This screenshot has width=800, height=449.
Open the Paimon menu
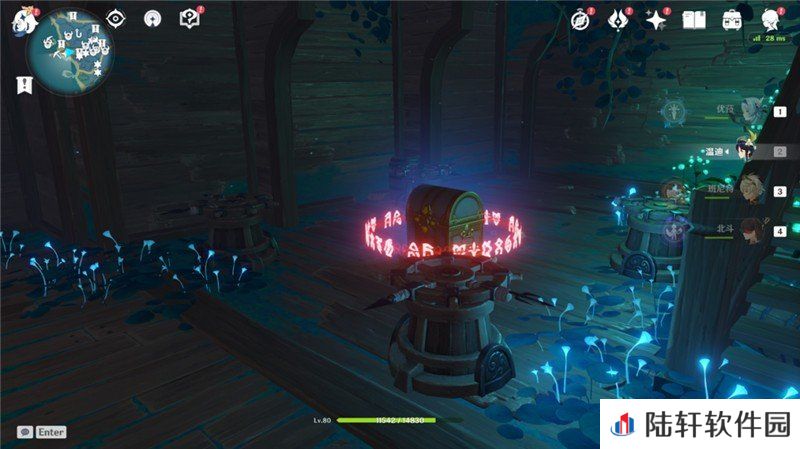coord(22,20)
